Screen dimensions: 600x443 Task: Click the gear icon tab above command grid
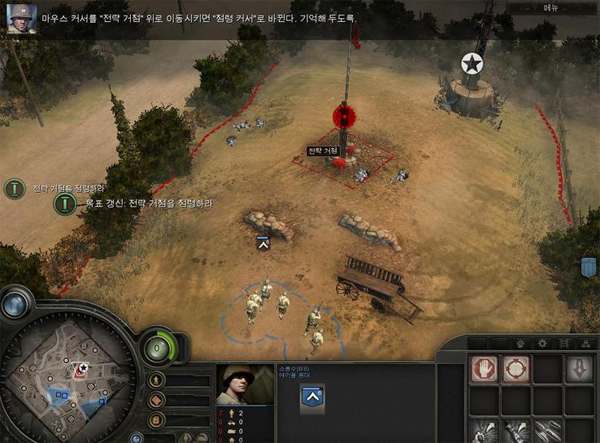(542, 343)
